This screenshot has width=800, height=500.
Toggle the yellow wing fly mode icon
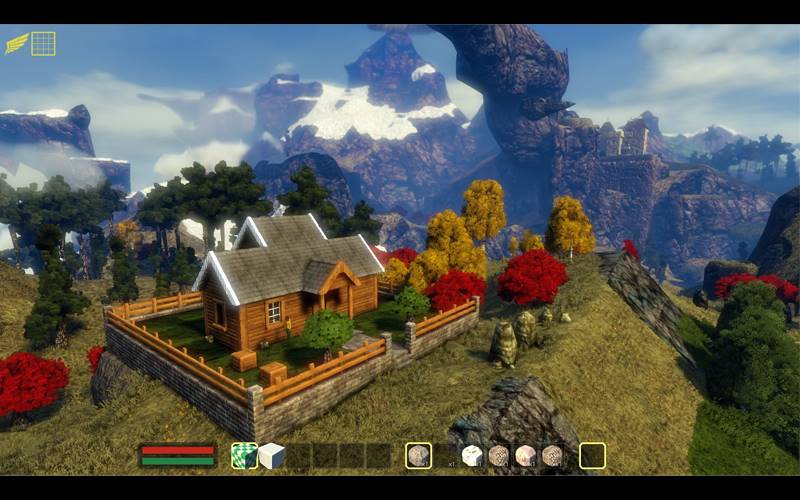point(16,43)
